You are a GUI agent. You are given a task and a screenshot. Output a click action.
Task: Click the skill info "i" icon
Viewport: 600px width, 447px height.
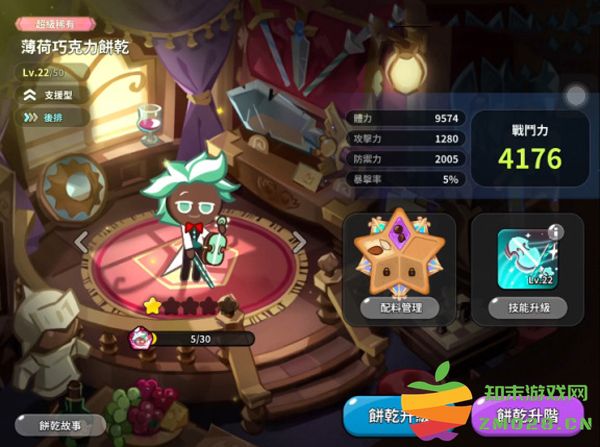point(557,233)
